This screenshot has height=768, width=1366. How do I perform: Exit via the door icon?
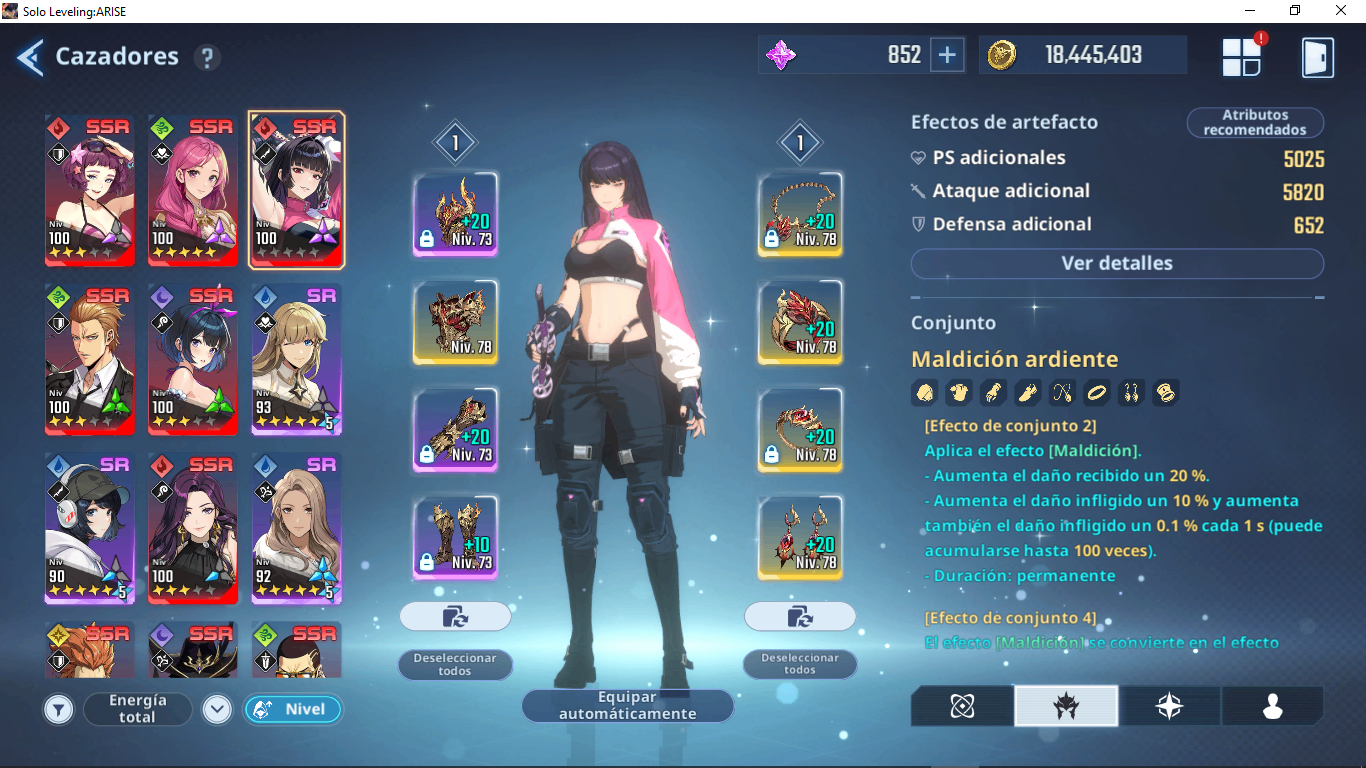point(1317,57)
